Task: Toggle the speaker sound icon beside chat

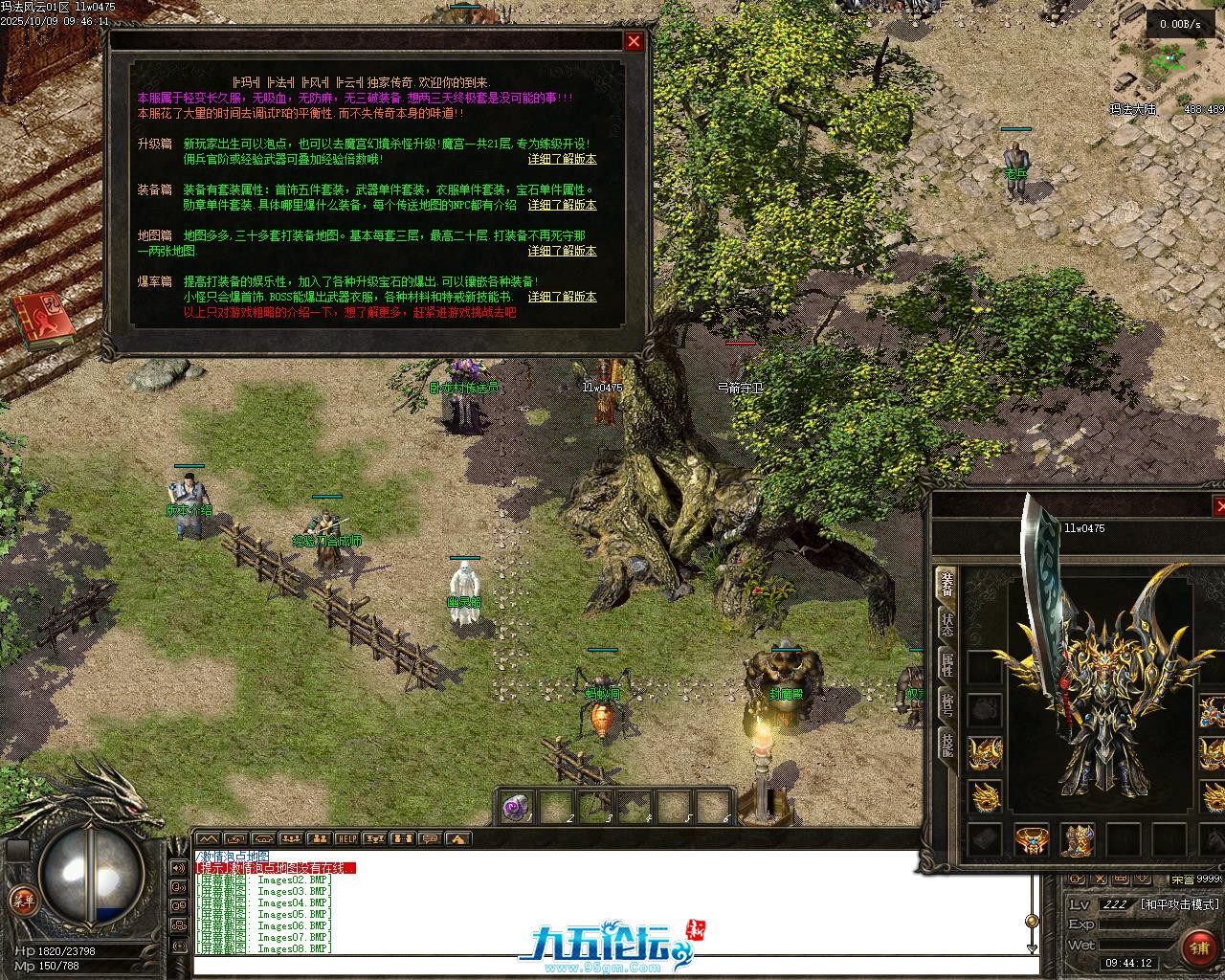Action: pyautogui.click(x=179, y=868)
